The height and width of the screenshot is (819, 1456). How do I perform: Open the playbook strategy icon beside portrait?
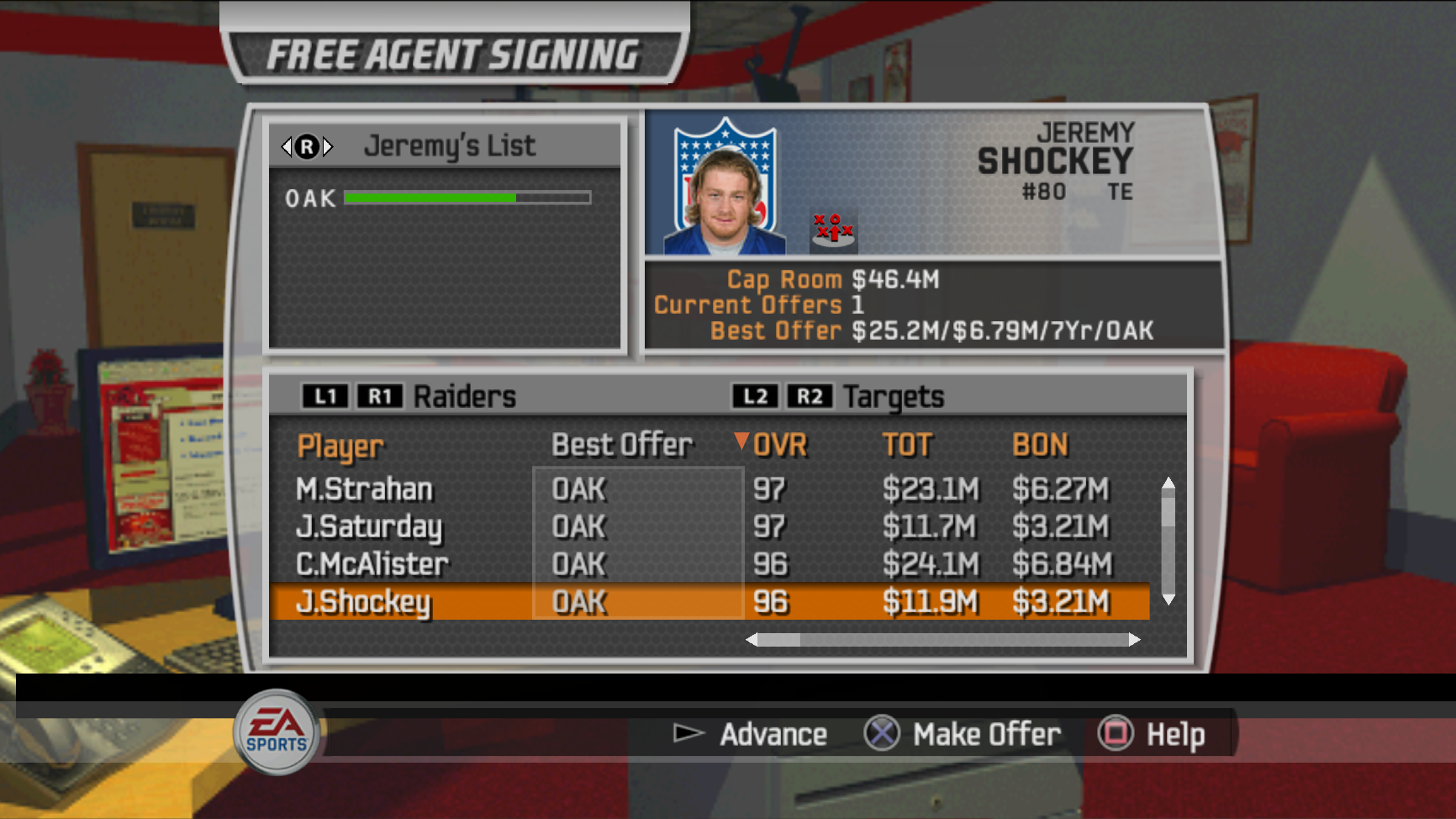tap(833, 230)
